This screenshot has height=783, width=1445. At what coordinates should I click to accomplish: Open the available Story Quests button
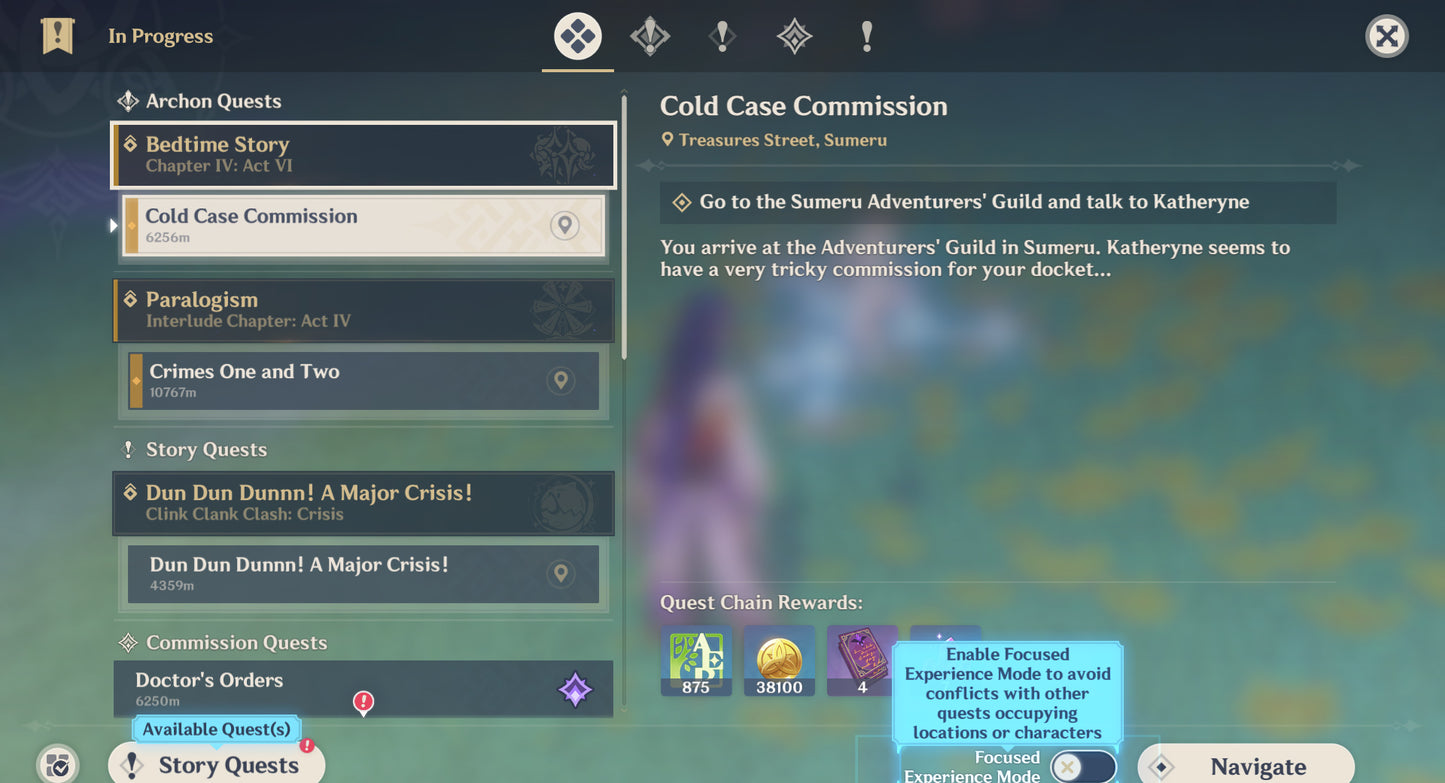[x=216, y=765]
